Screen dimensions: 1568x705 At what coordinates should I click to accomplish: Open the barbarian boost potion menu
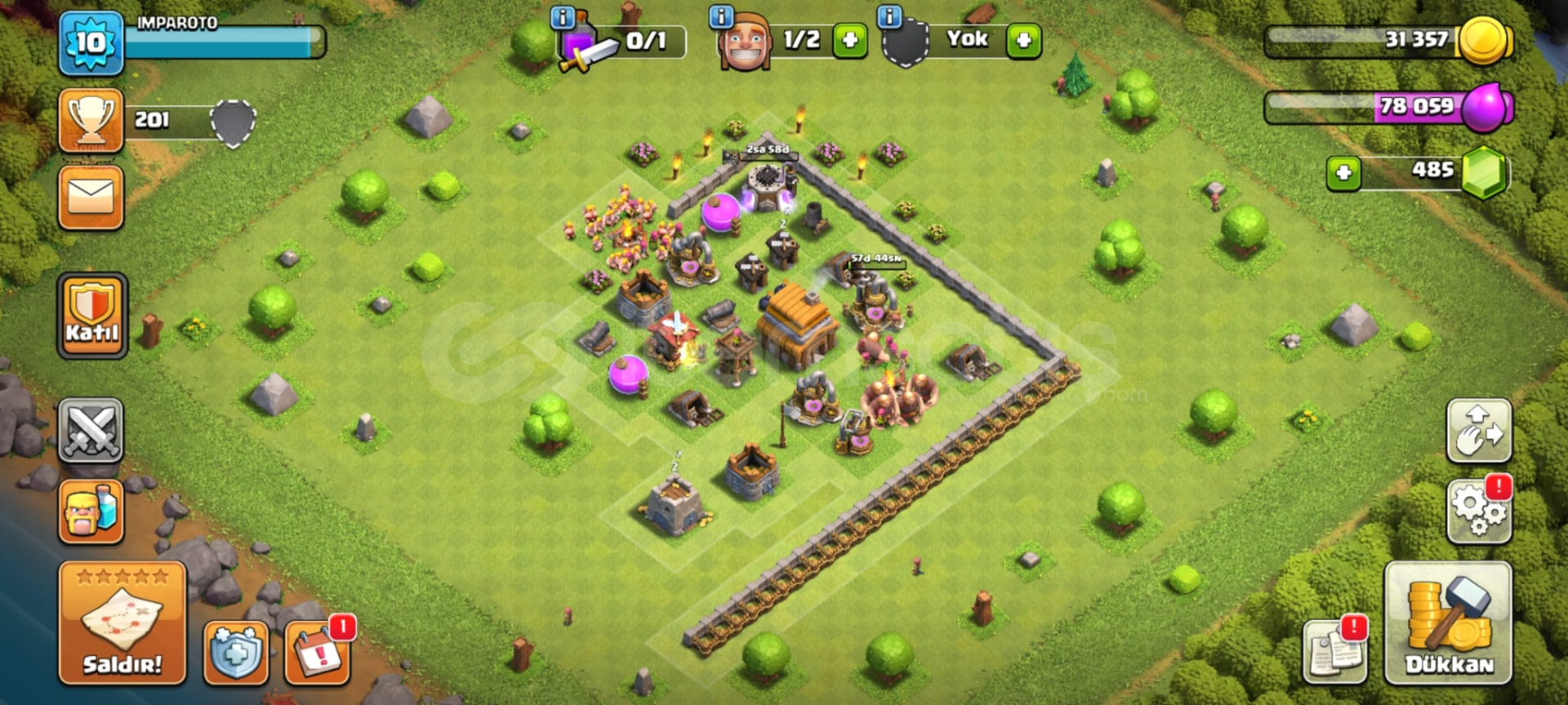(x=91, y=512)
